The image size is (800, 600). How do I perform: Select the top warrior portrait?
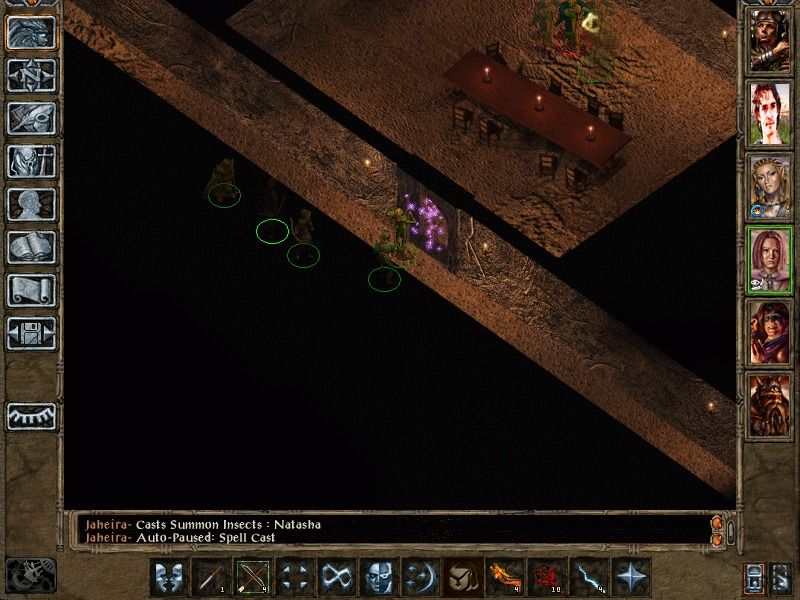coord(769,41)
